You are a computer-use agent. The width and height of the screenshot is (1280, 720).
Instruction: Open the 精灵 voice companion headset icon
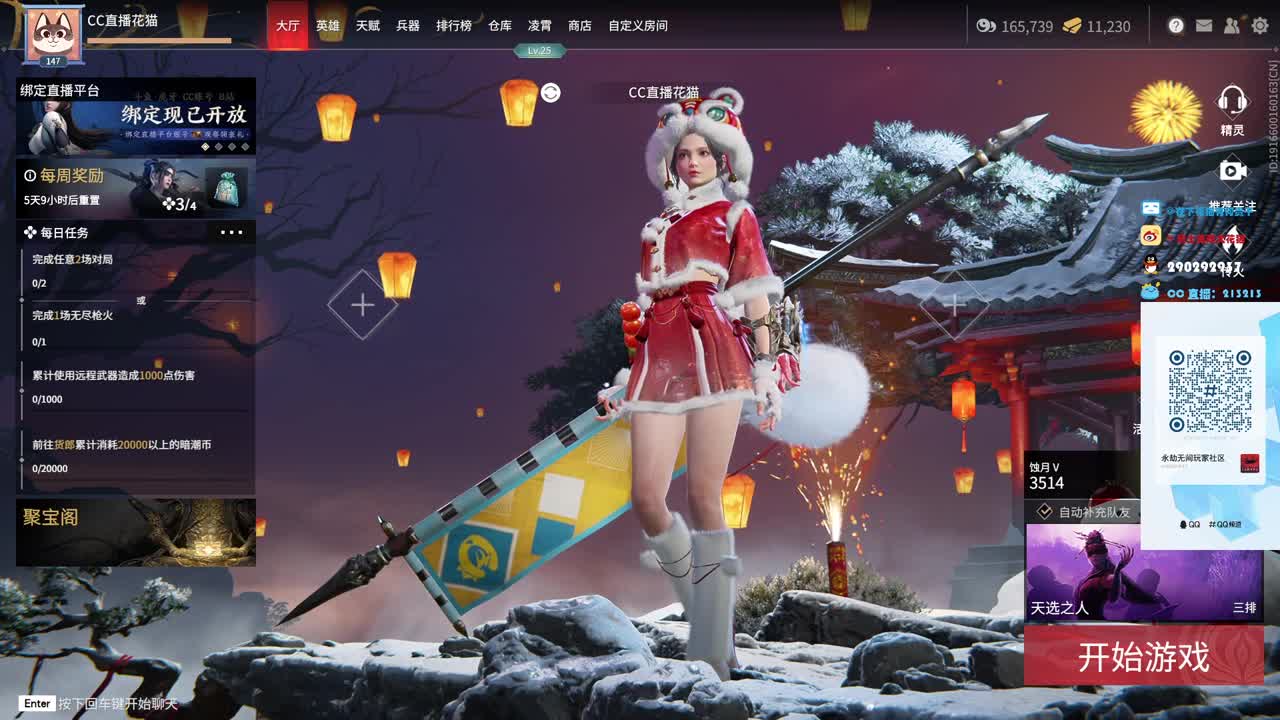click(x=1231, y=103)
